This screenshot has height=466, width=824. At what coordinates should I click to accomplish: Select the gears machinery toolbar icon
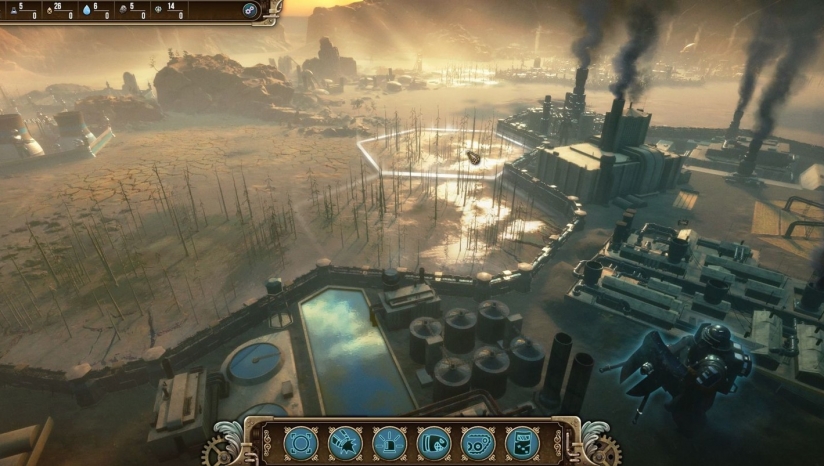[x=478, y=443]
